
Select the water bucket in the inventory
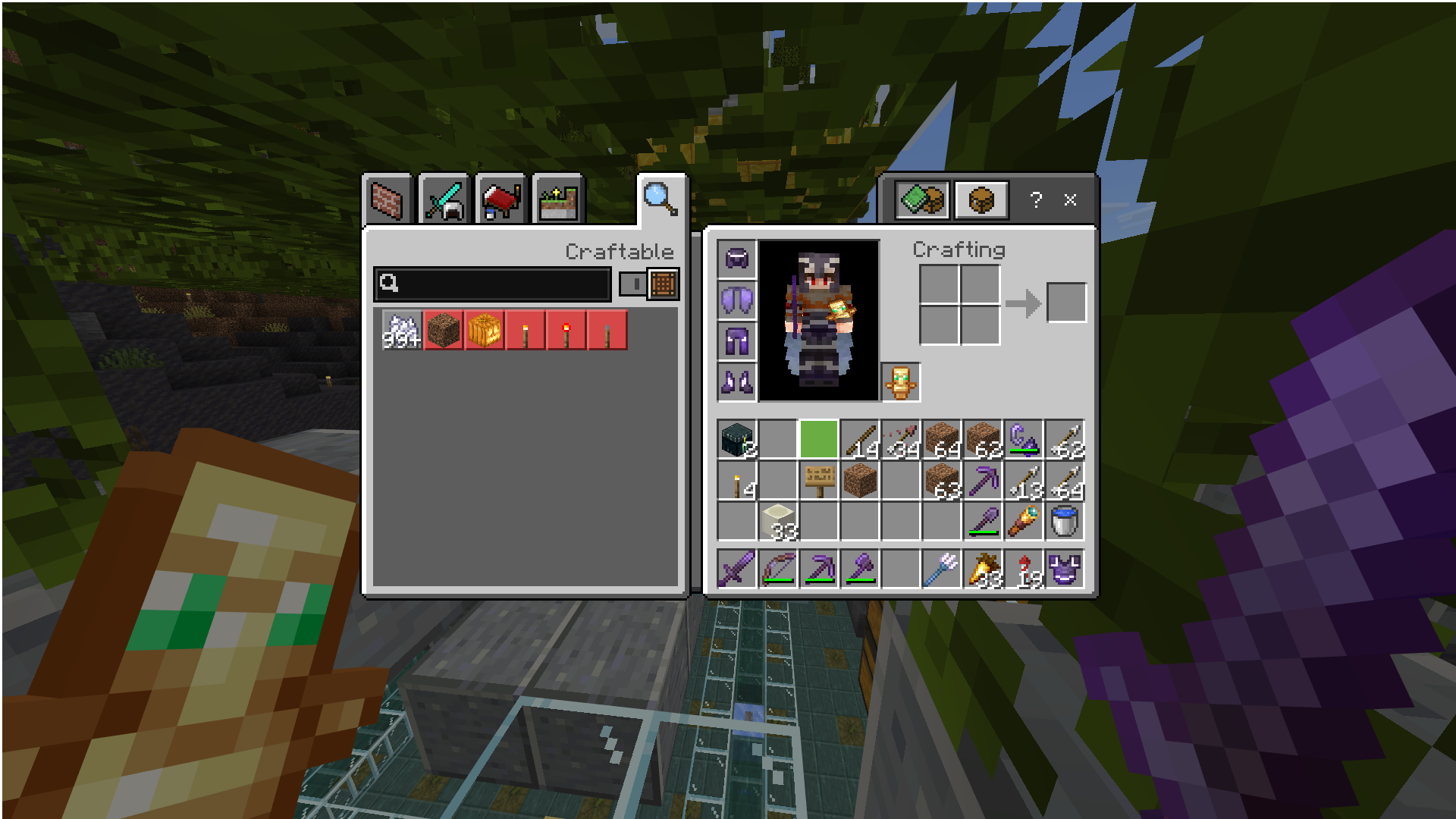point(1065,519)
